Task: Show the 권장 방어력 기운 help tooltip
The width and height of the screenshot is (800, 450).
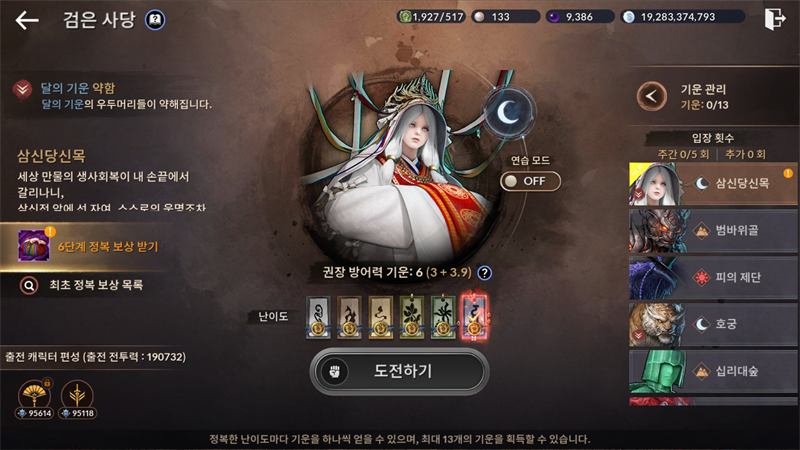Action: tap(484, 273)
